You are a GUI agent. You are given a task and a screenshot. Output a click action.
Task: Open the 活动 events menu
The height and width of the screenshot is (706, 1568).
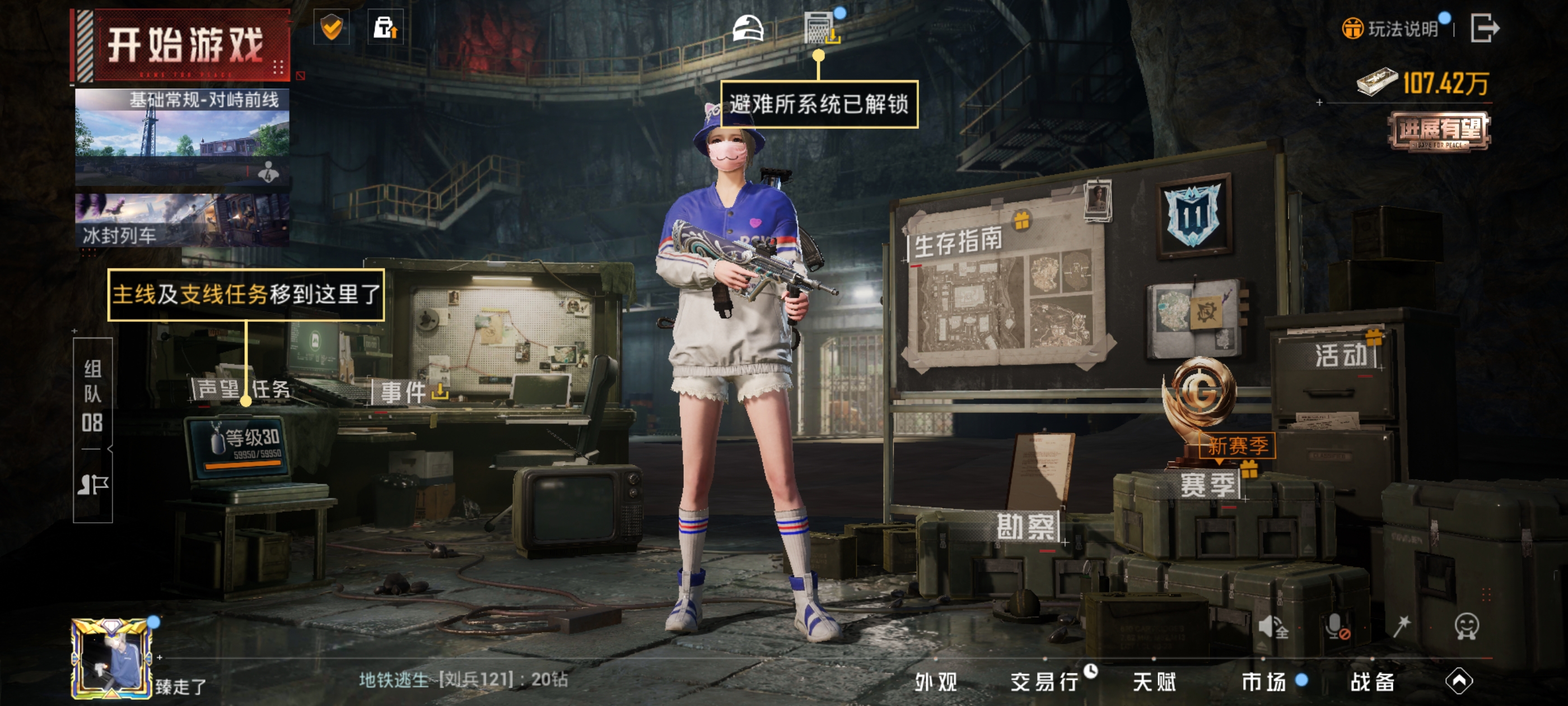[x=1341, y=355]
